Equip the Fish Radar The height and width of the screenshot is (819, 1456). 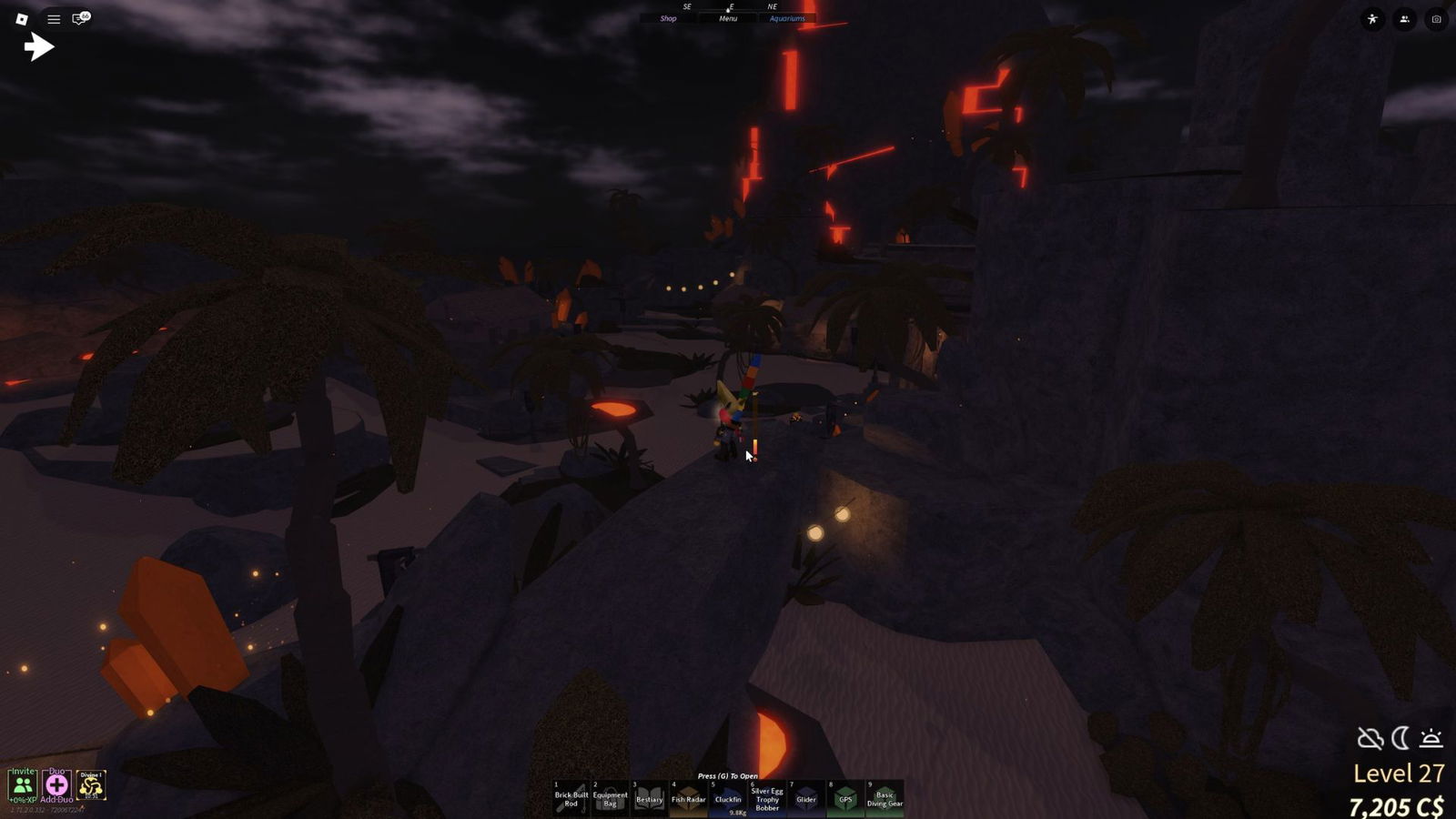click(688, 798)
